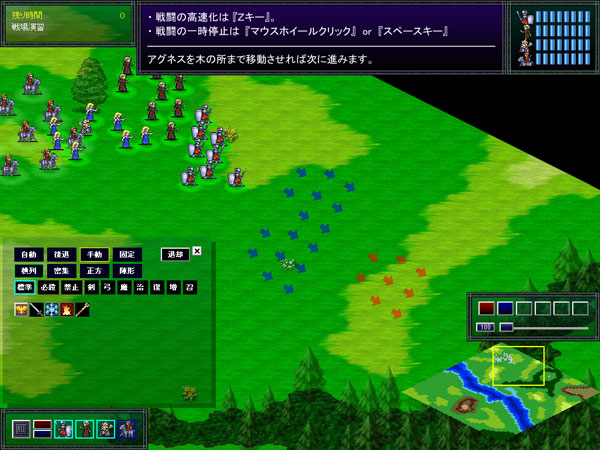This screenshot has width=600, height=450.
Task: Adjust the slider next to 100
Action: click(x=545, y=327)
